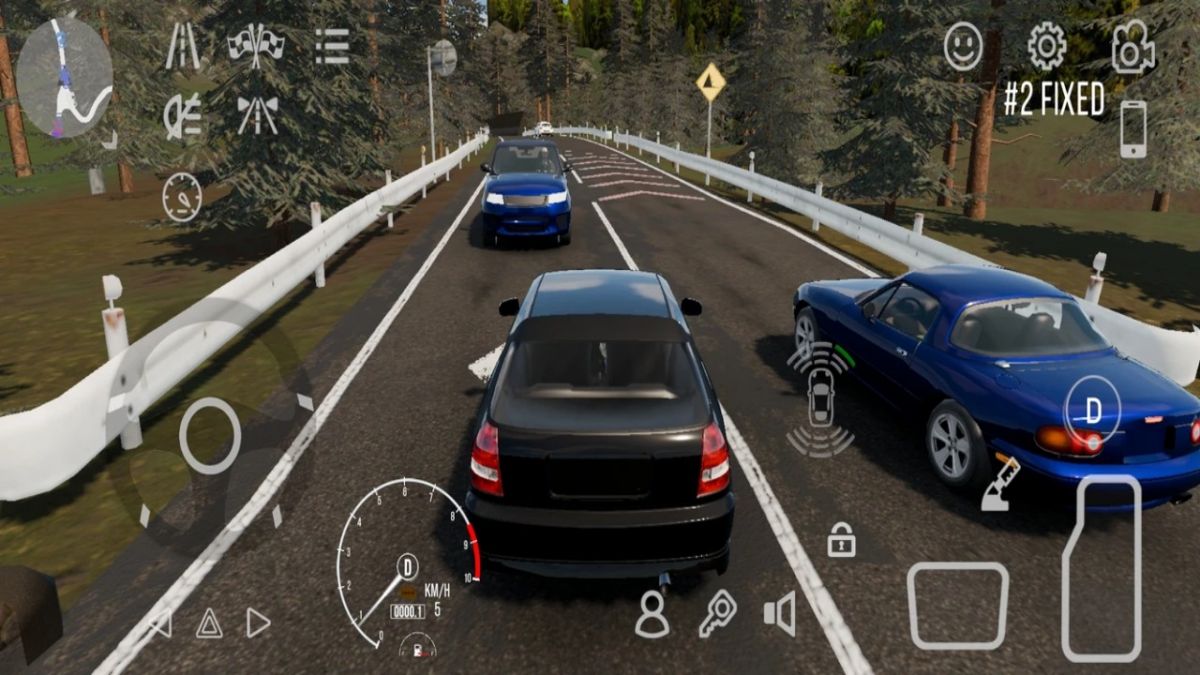Tap the road with side flags icon
The width and height of the screenshot is (1200, 675).
pos(257,115)
